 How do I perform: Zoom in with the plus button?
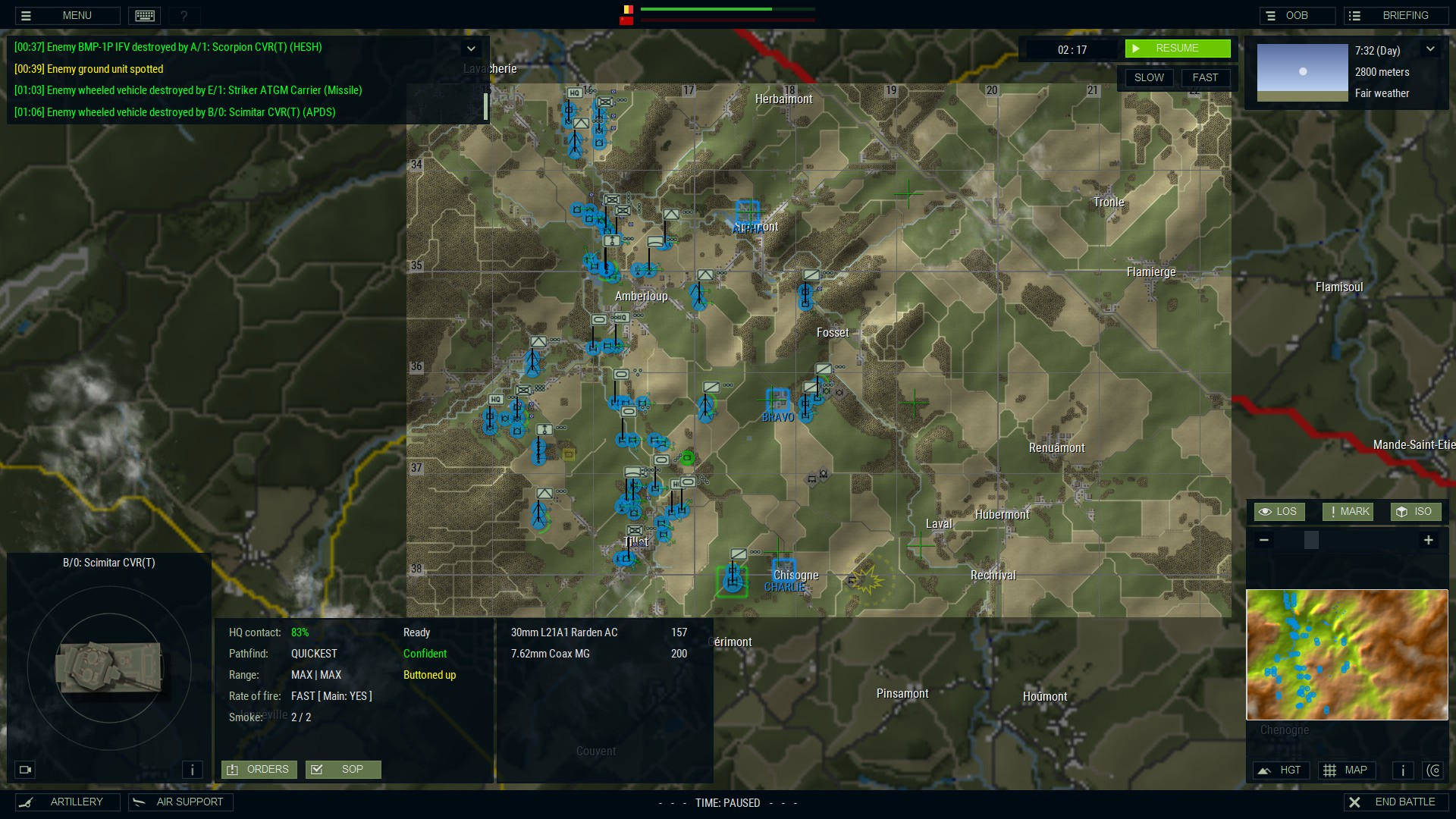click(x=1428, y=540)
